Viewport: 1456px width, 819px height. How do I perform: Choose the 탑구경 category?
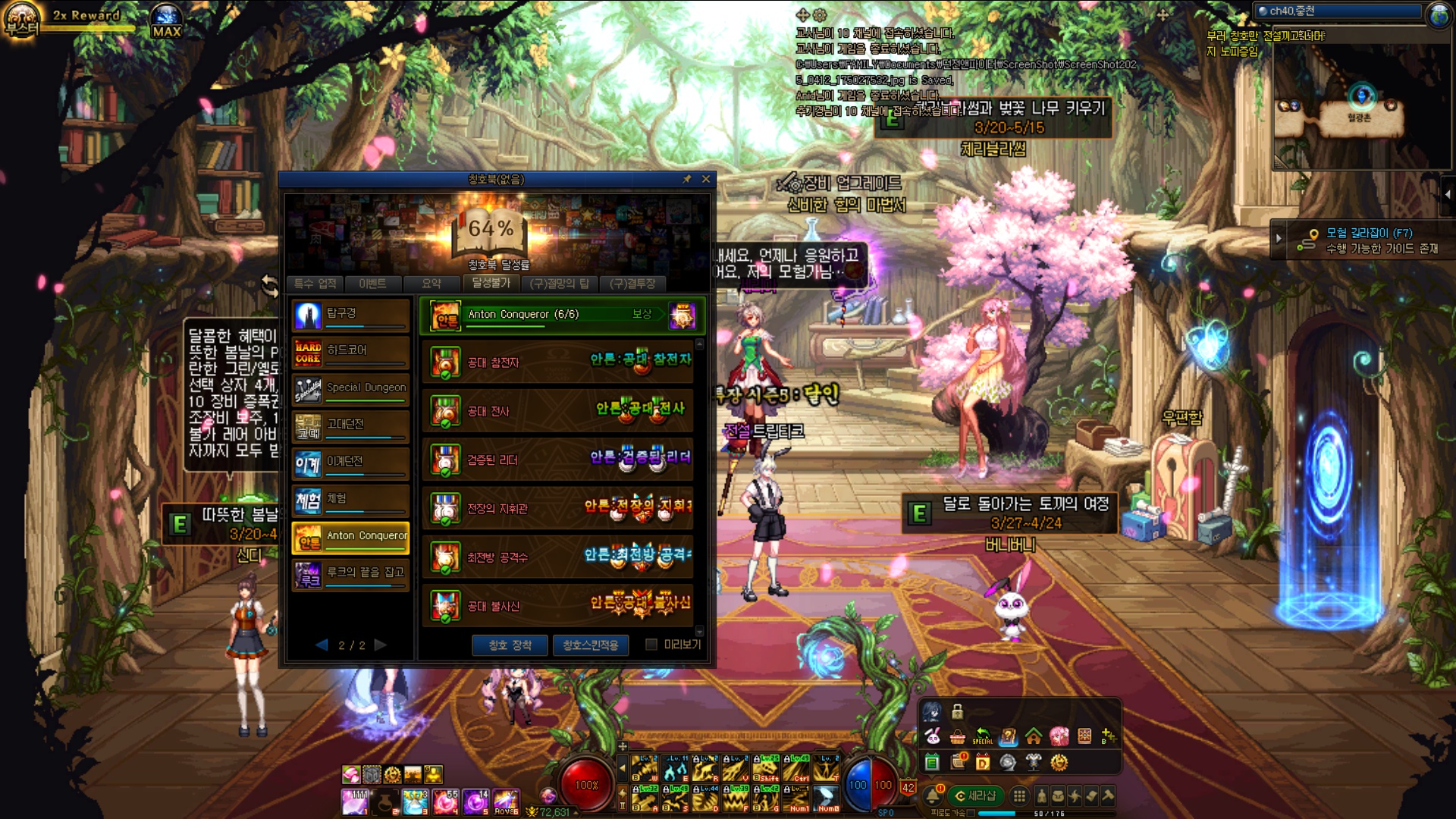pyautogui.click(x=350, y=315)
